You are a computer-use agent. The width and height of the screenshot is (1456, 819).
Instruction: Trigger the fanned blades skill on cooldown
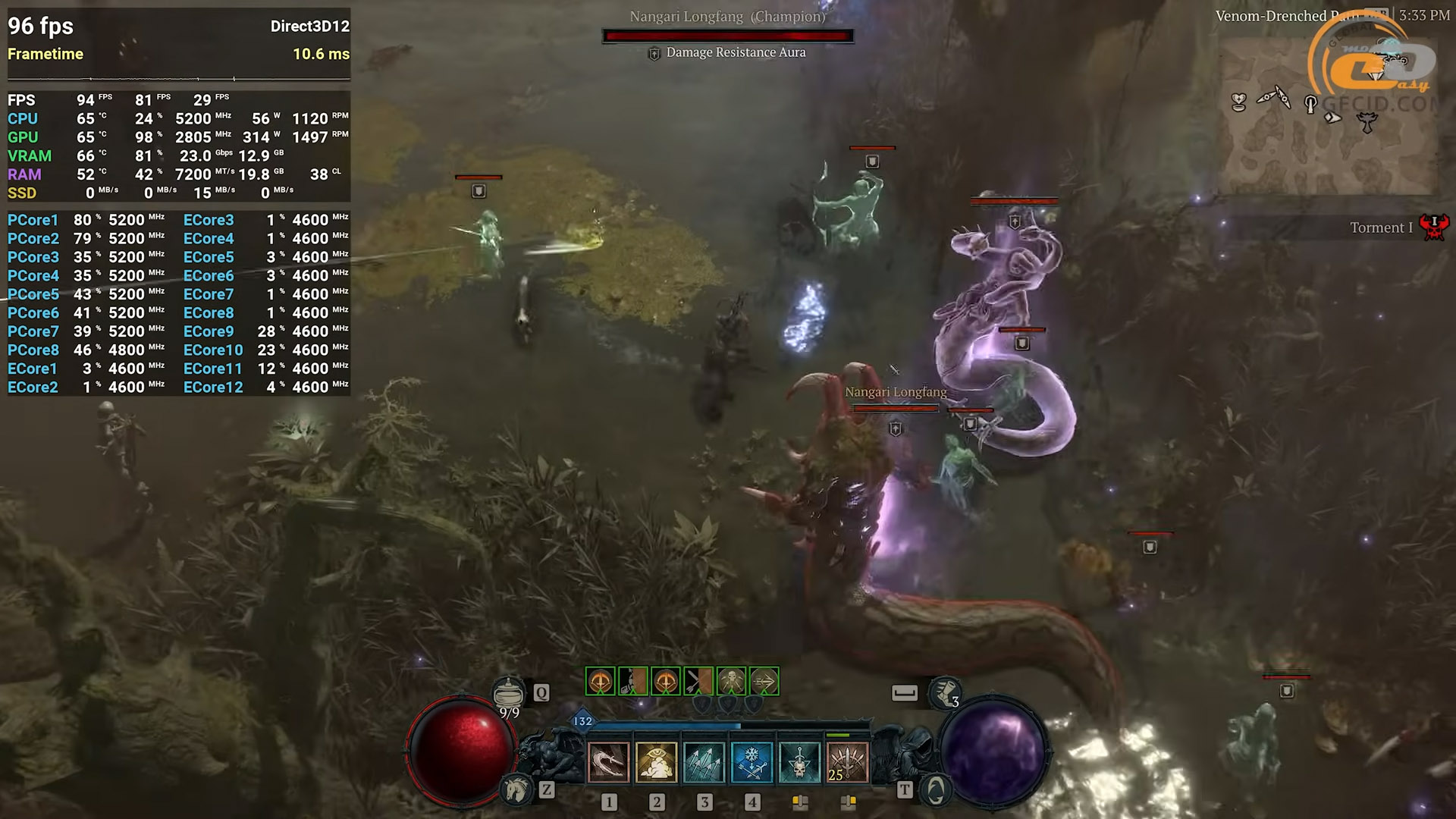point(847,762)
